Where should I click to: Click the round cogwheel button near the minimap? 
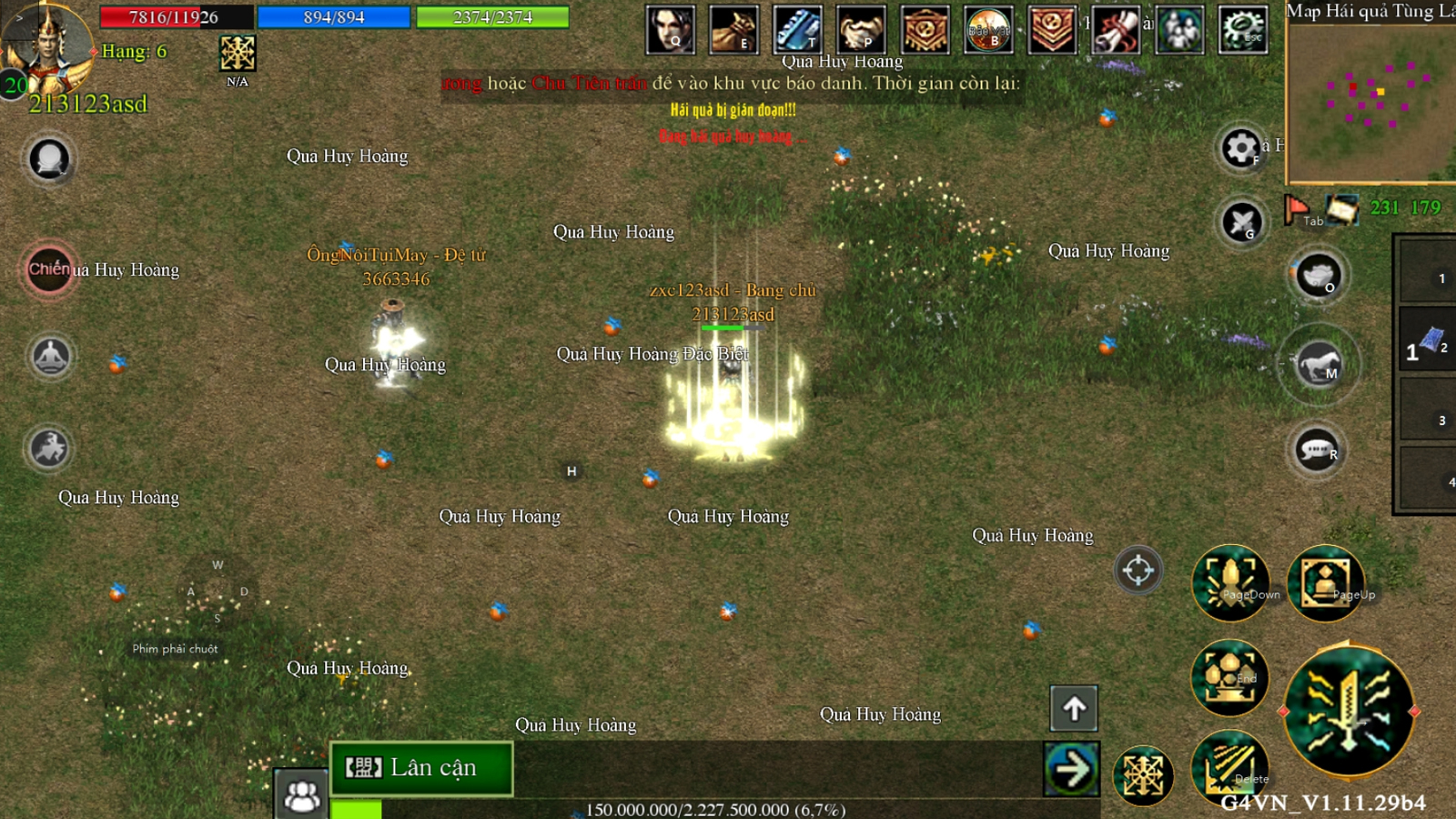click(1240, 148)
